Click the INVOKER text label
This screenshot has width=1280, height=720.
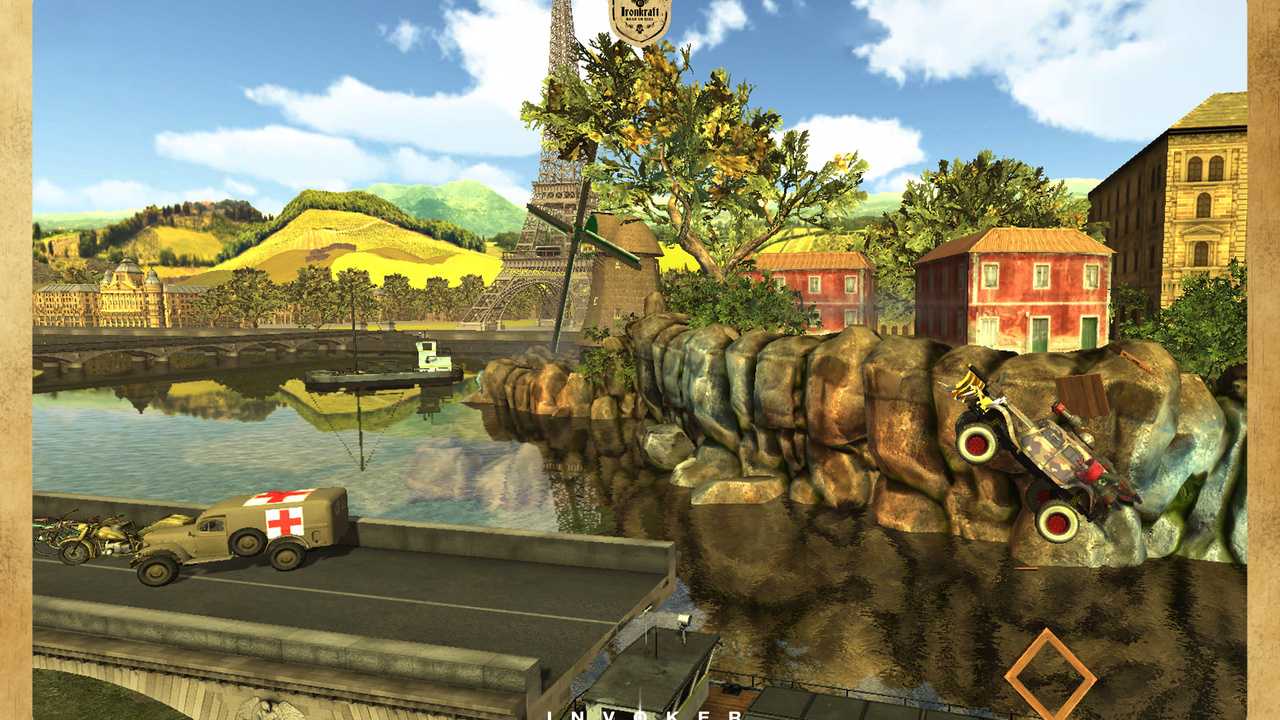point(644,715)
